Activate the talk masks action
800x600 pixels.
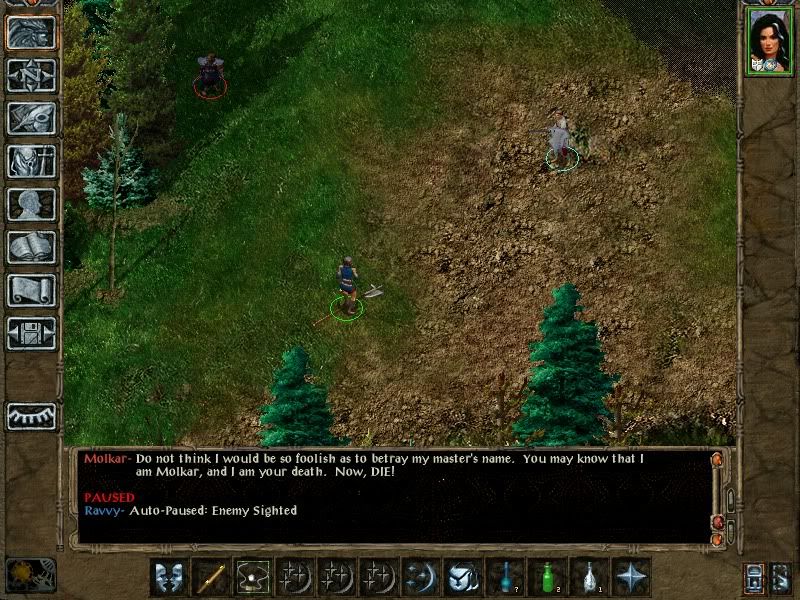click(x=169, y=577)
